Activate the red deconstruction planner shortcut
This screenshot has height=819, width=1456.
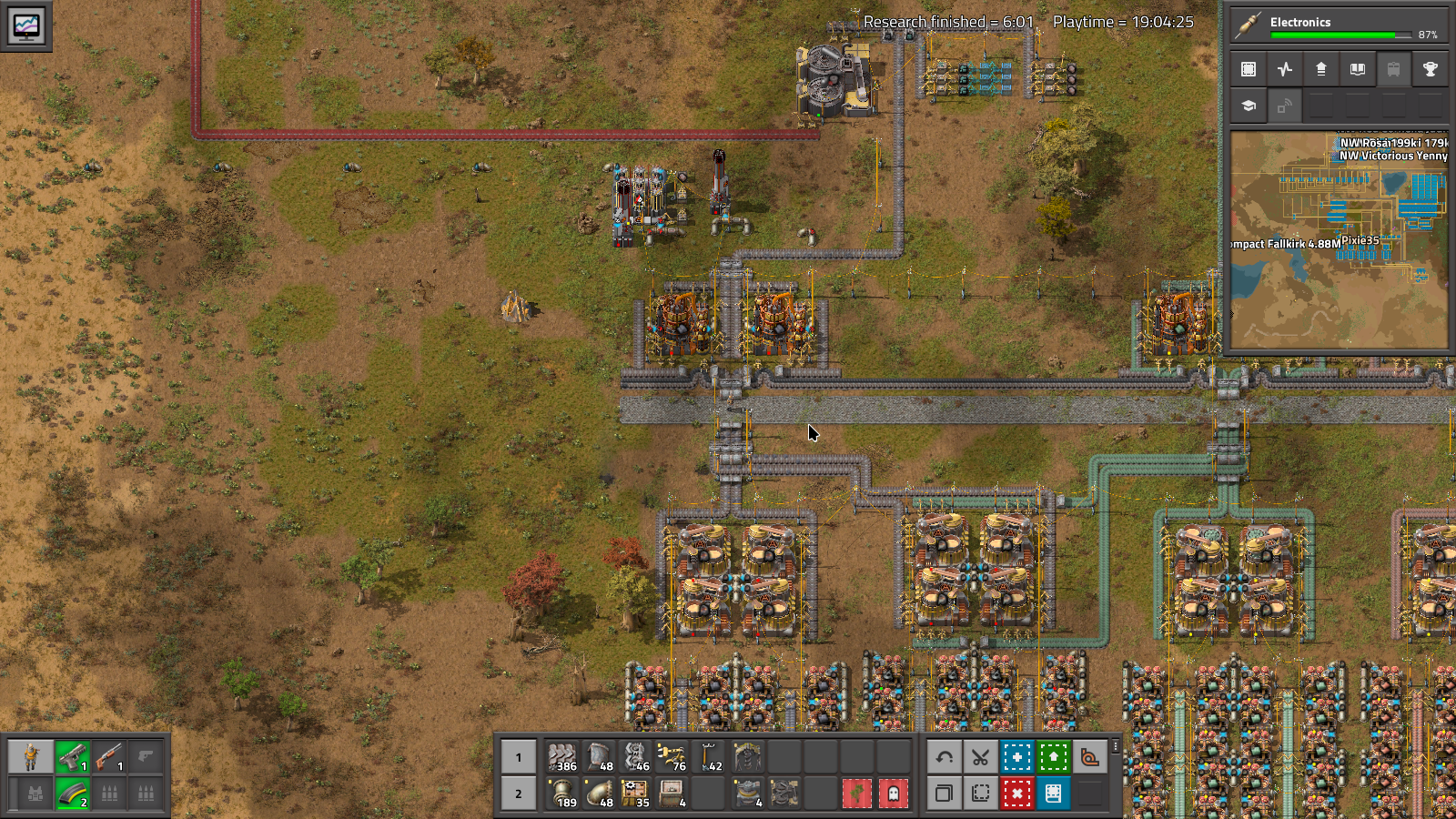click(x=1016, y=794)
